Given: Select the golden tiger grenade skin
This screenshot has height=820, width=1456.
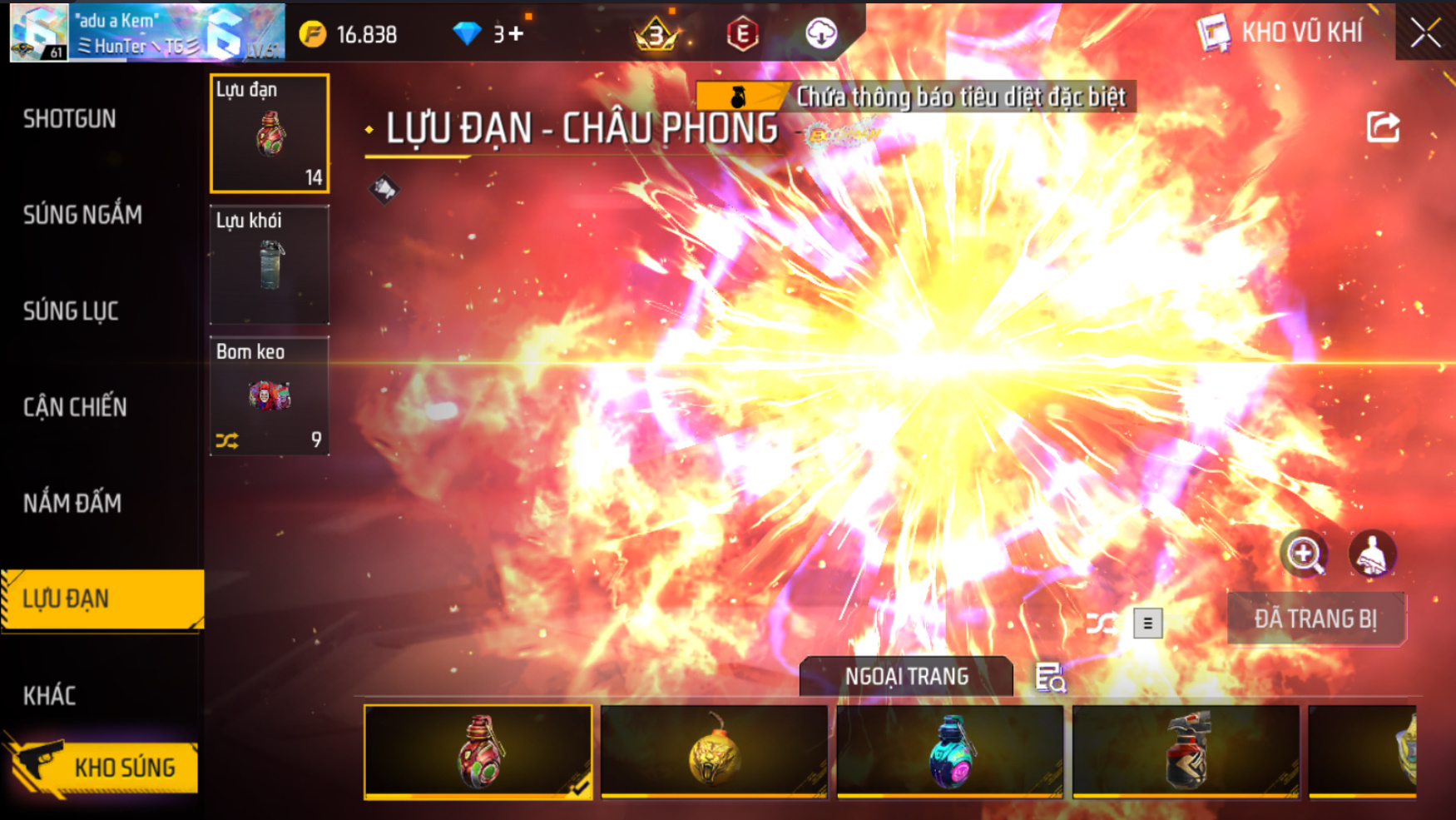Looking at the screenshot, I should [x=714, y=752].
